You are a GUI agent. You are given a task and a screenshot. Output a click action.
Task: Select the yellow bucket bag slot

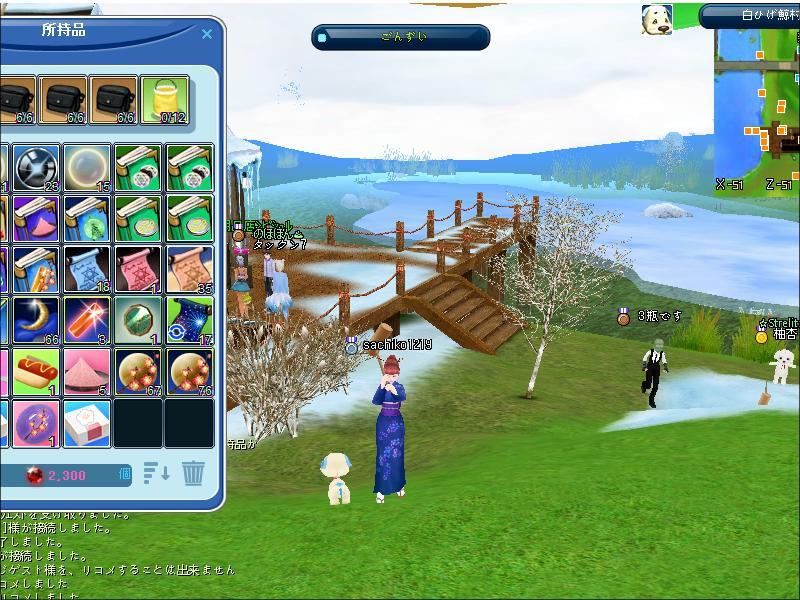coord(164,101)
